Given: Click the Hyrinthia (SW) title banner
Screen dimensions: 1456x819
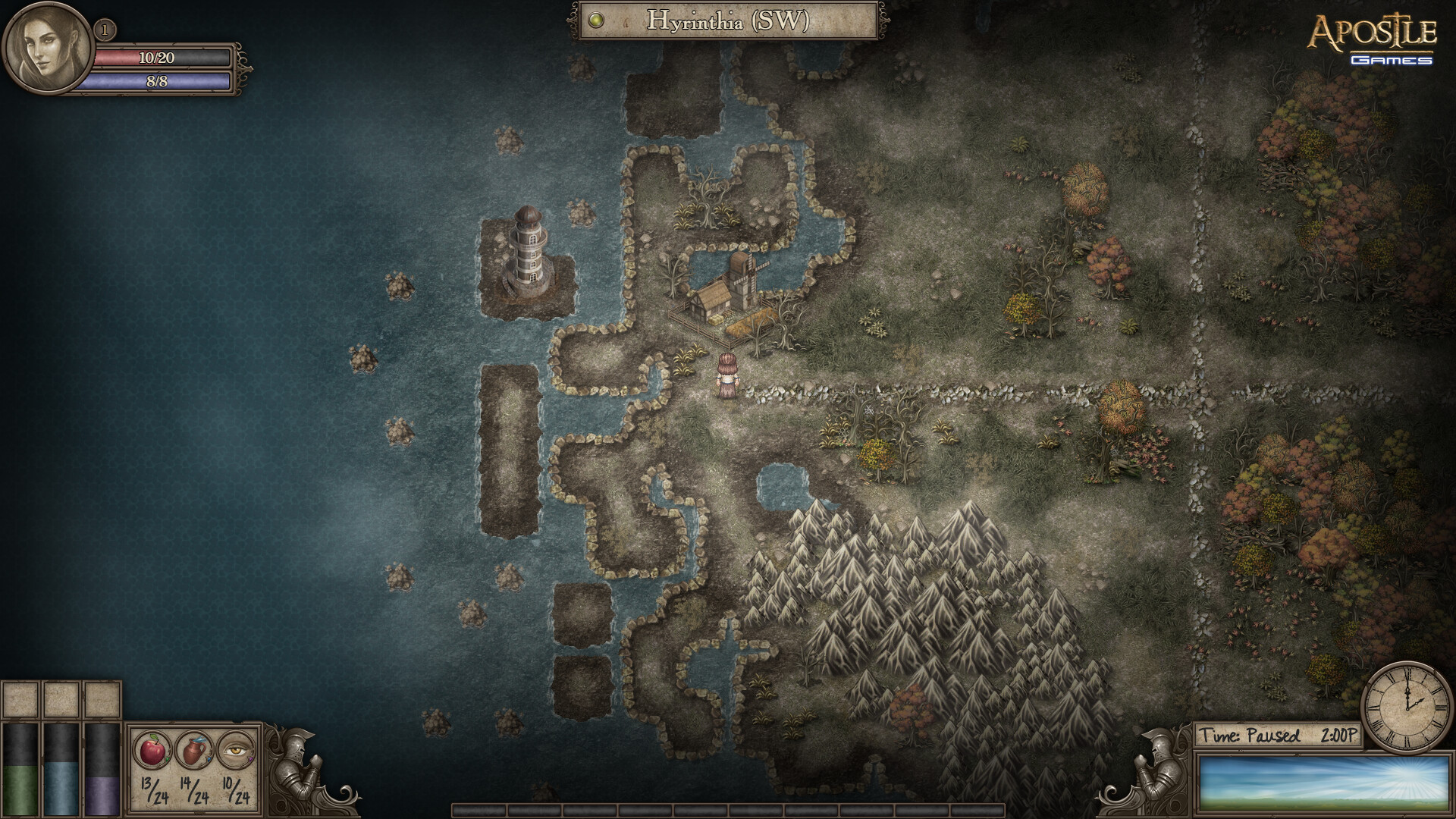Looking at the screenshot, I should tap(728, 21).
